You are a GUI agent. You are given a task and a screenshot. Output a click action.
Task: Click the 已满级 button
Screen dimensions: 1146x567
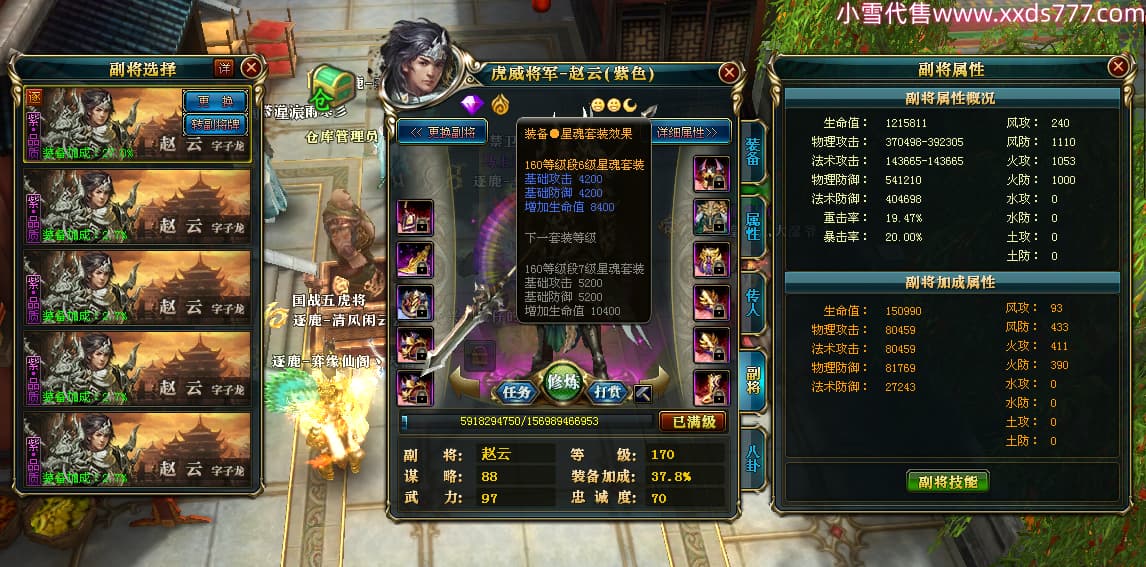click(692, 421)
